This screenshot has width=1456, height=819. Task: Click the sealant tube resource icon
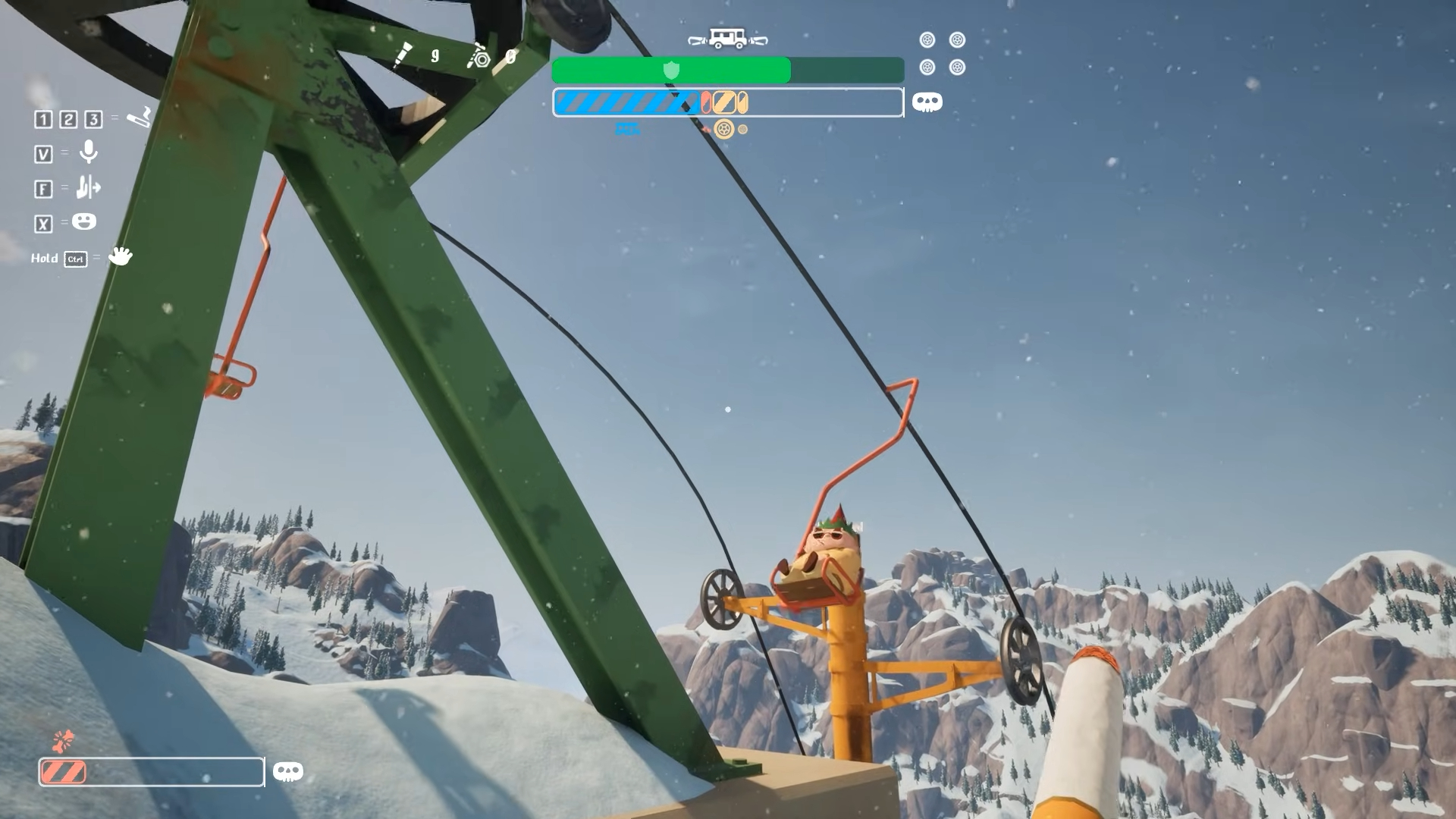[x=403, y=55]
